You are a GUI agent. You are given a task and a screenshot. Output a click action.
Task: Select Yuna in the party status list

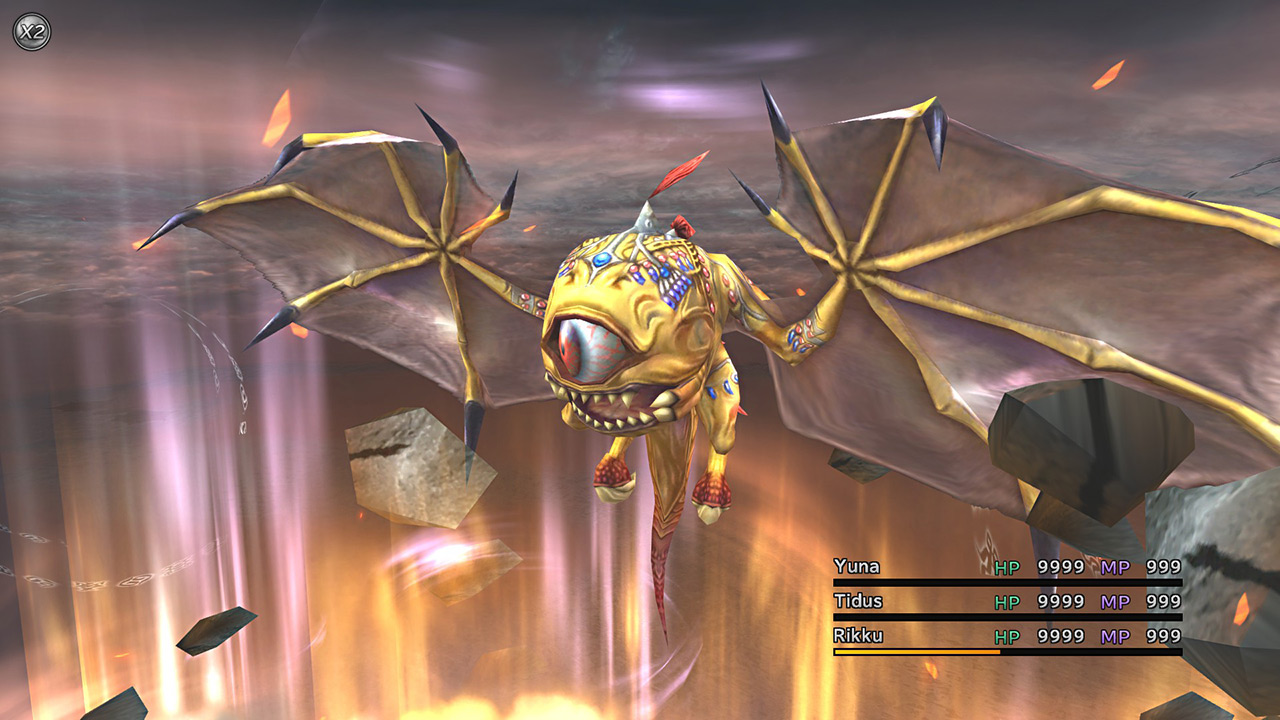857,567
